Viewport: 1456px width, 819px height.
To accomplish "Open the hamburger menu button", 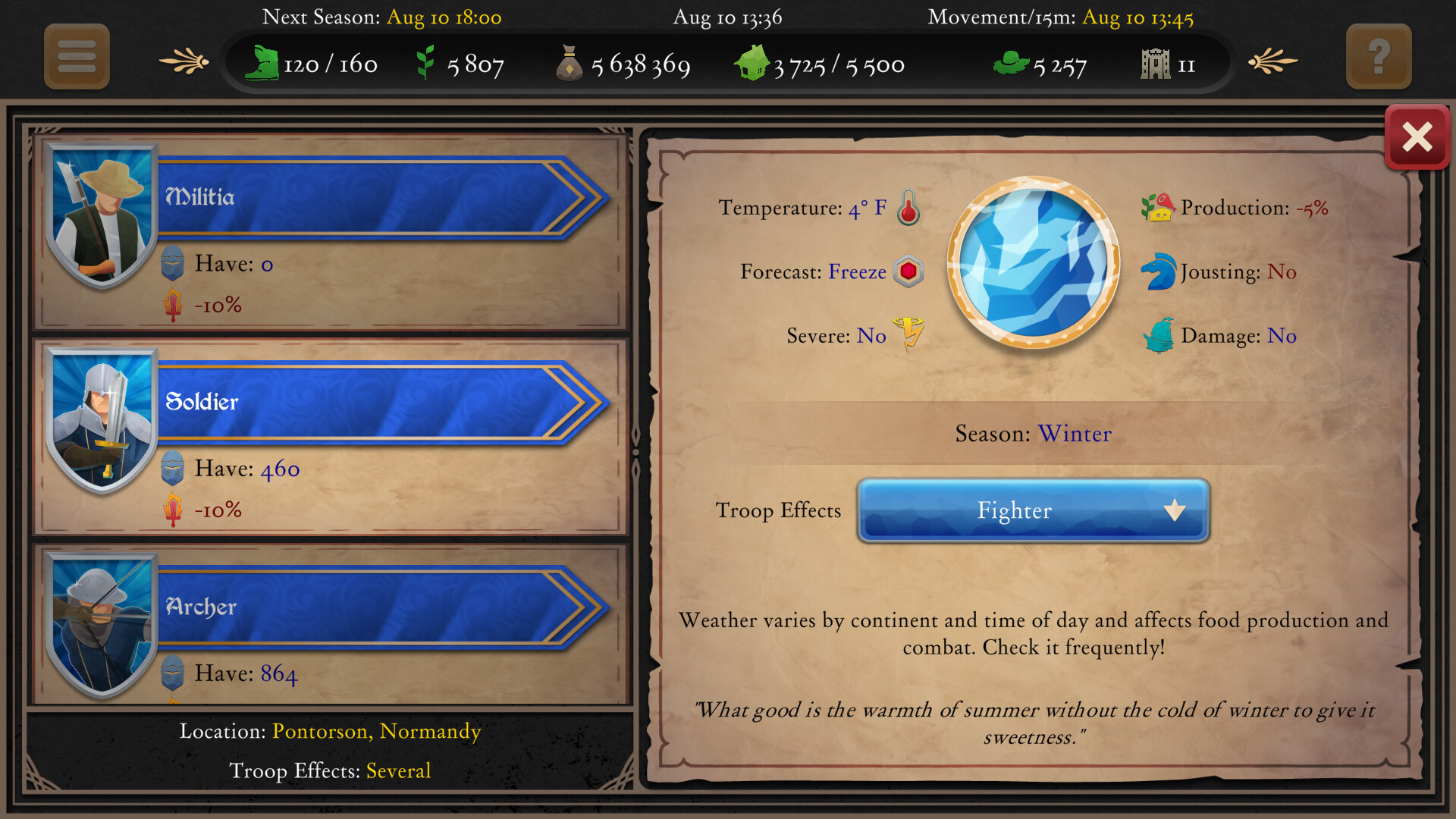I will 75,57.
